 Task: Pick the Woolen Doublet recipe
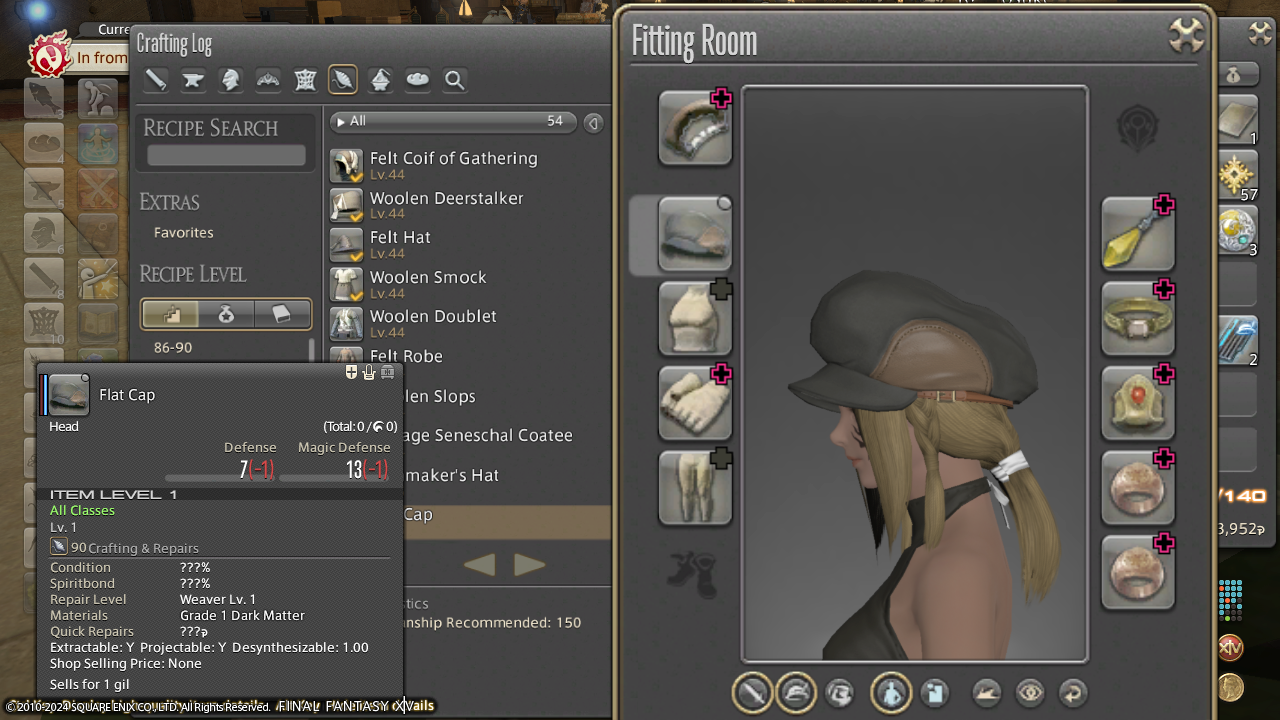click(x=432, y=317)
